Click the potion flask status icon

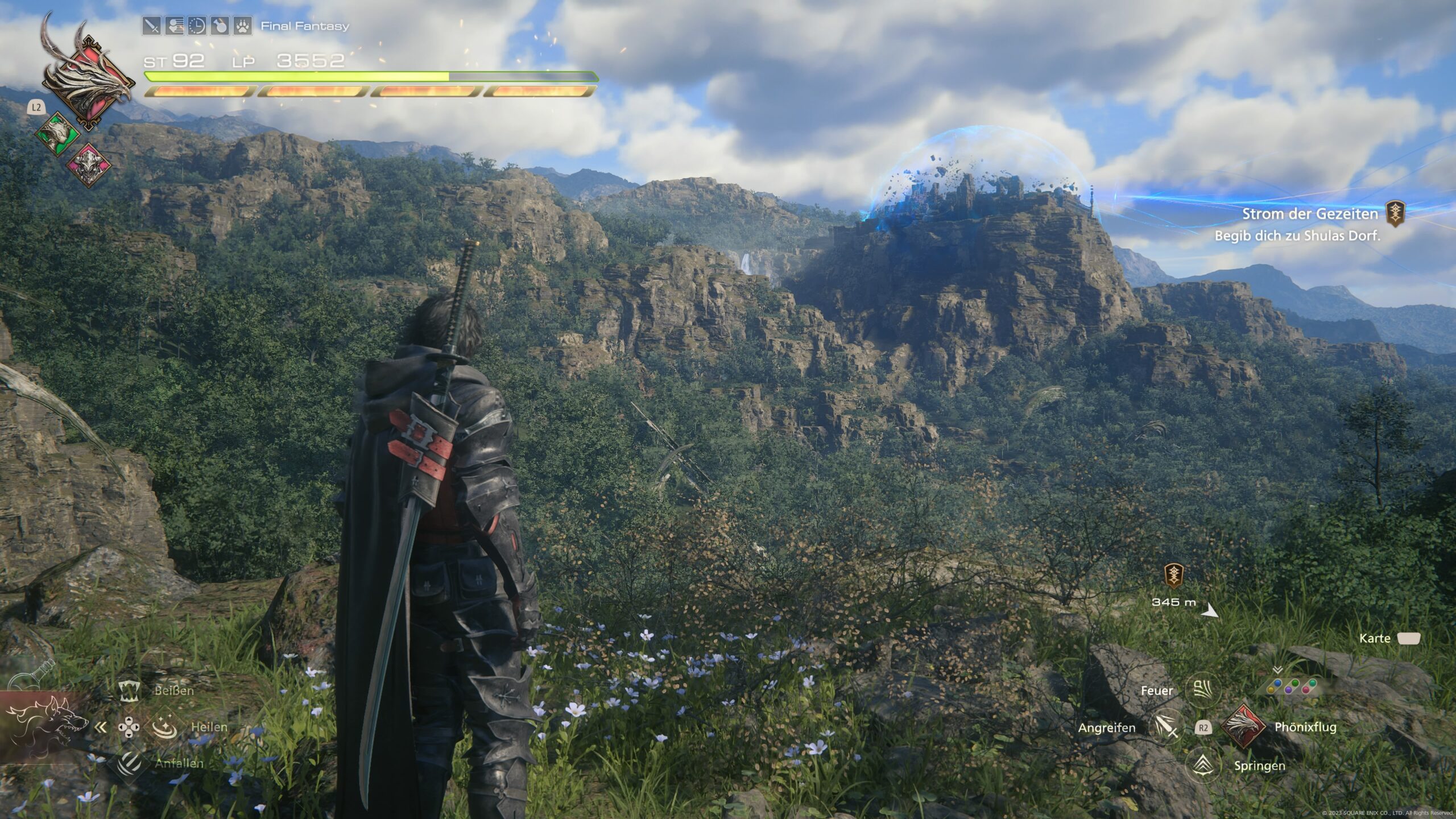click(220, 26)
